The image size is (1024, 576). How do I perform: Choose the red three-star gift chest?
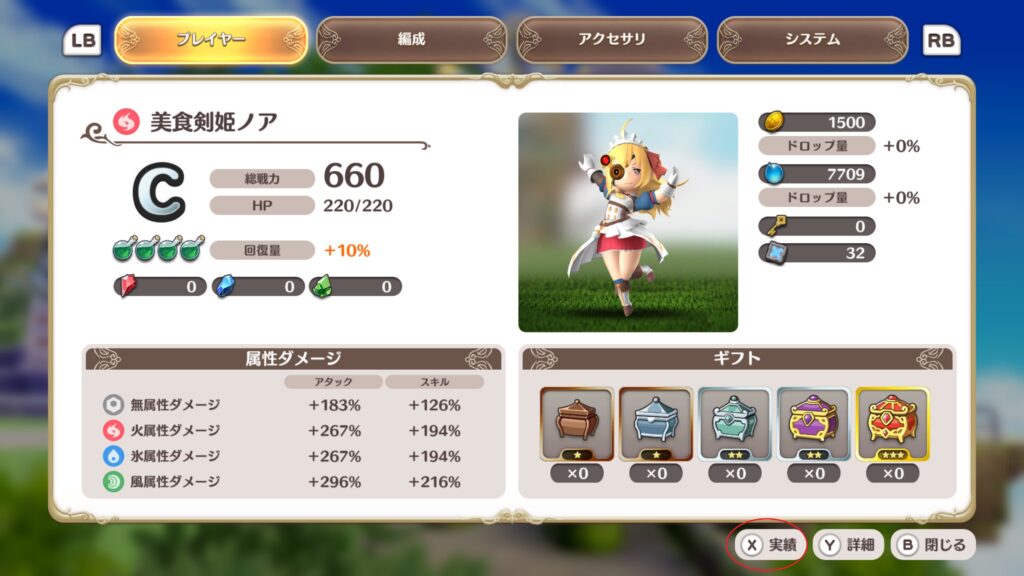click(x=893, y=424)
